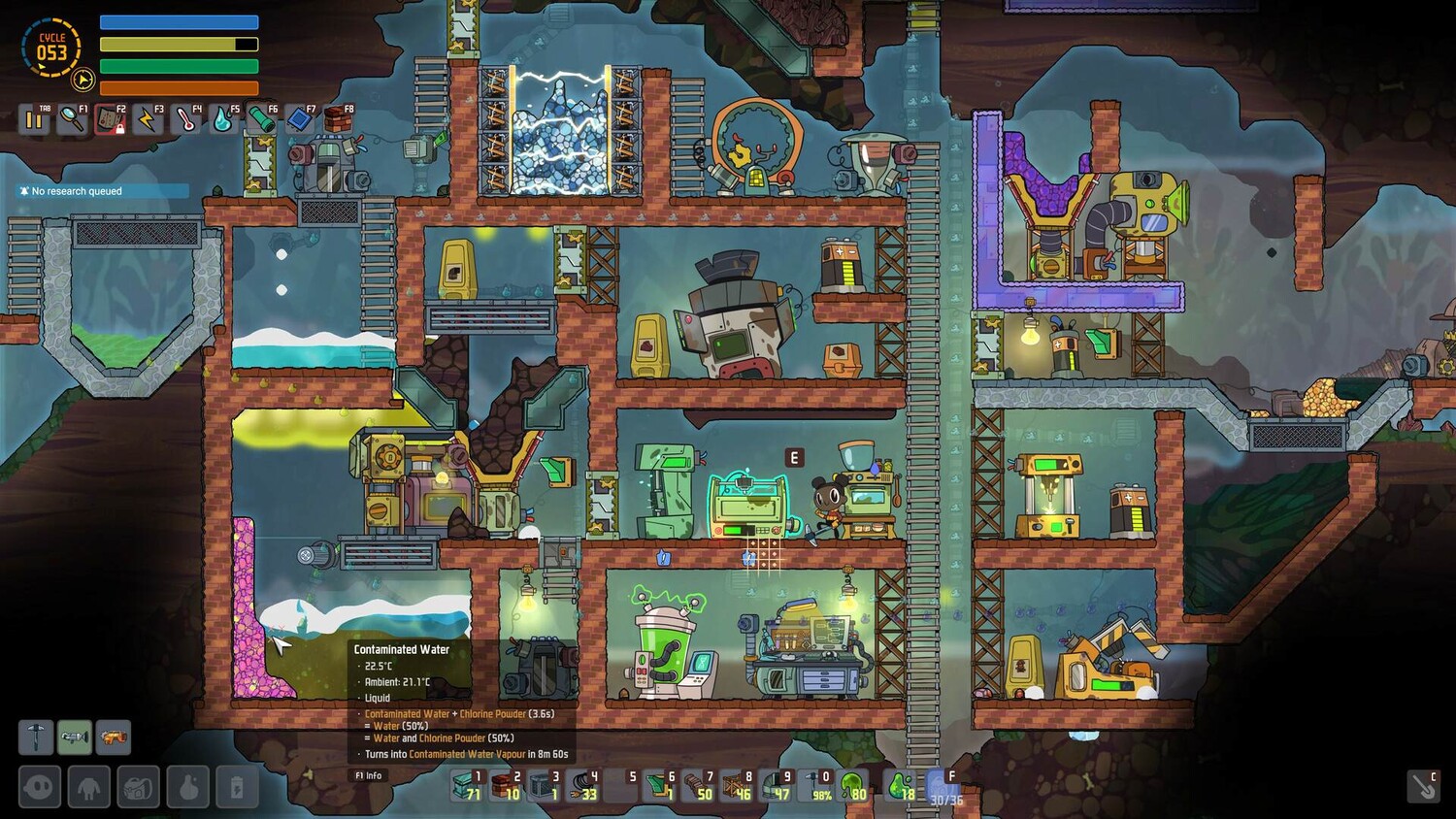The height and width of the screenshot is (819, 1456).
Task: Click the pause button in the top toolbar
Action: tap(34, 120)
